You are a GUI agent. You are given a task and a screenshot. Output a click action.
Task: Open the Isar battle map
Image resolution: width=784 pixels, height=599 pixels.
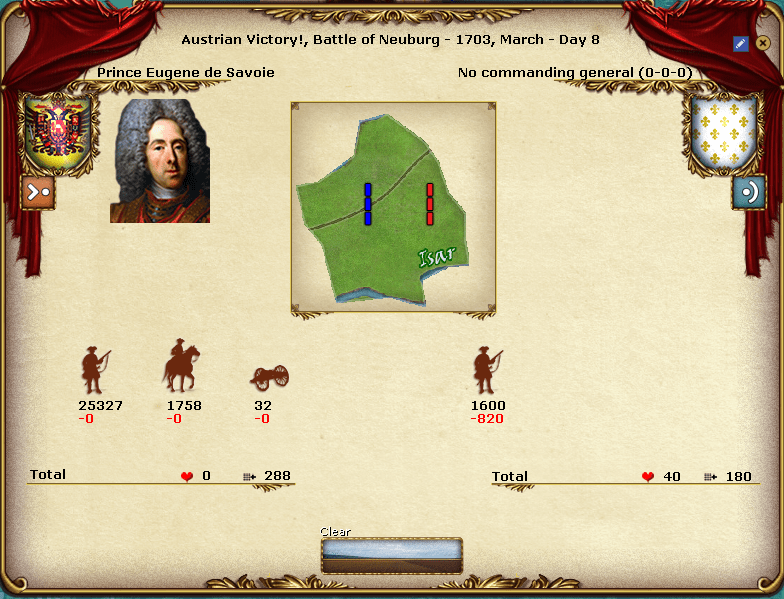tap(393, 206)
